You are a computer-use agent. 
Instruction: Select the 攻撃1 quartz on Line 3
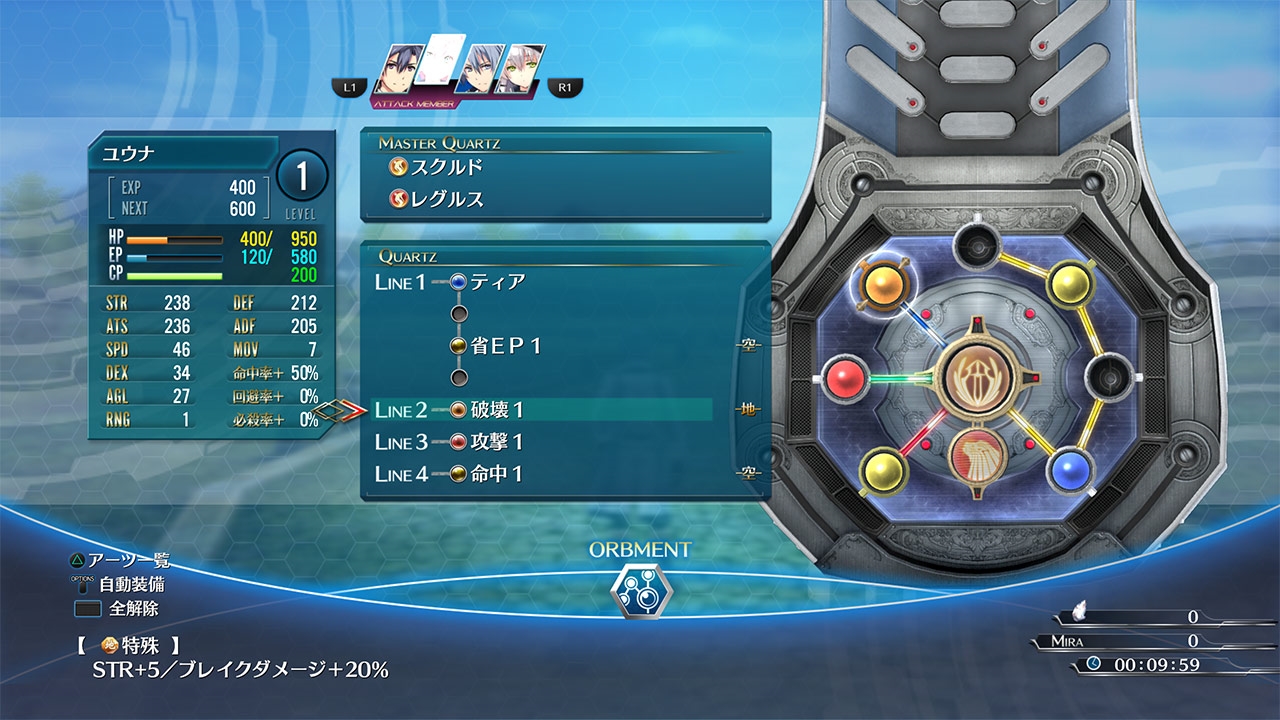click(x=496, y=442)
